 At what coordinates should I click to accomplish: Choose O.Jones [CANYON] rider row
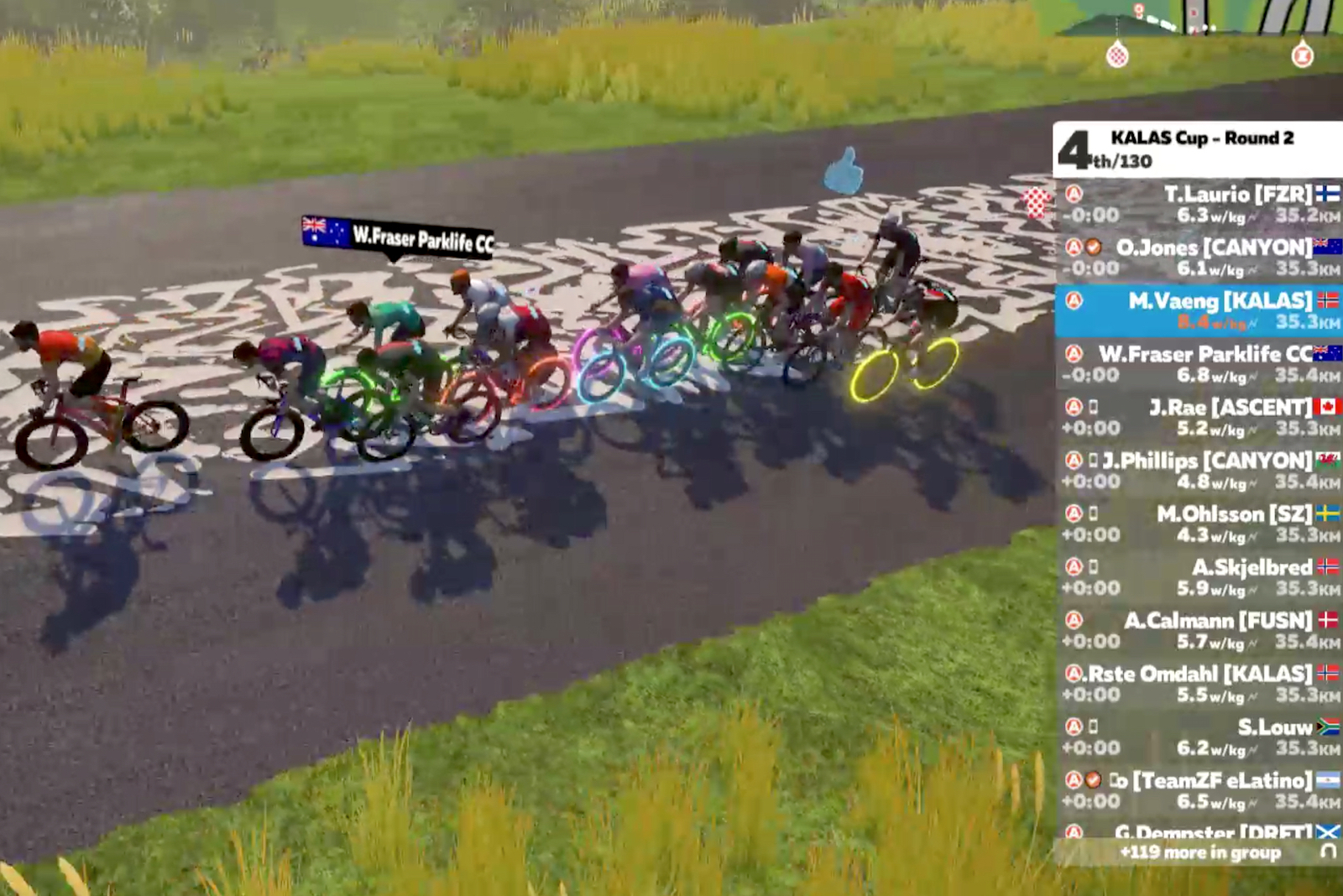point(1199,258)
